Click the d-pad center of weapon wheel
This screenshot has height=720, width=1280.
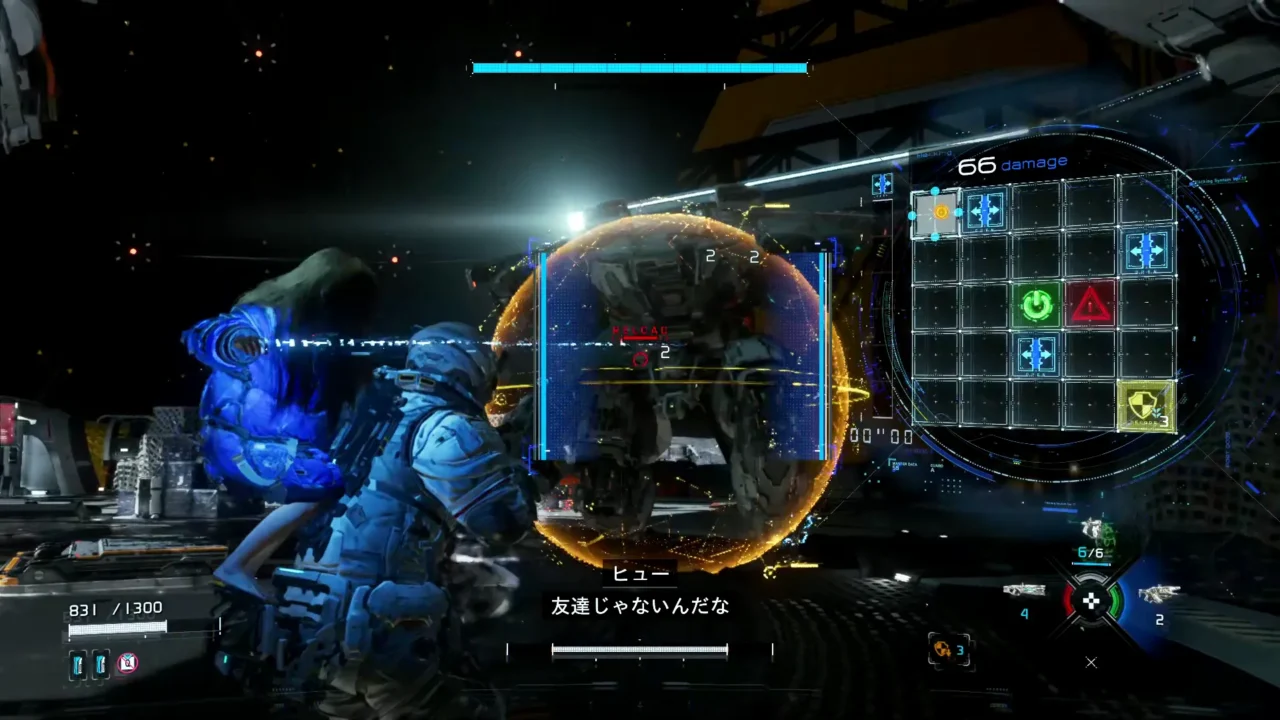(1091, 601)
